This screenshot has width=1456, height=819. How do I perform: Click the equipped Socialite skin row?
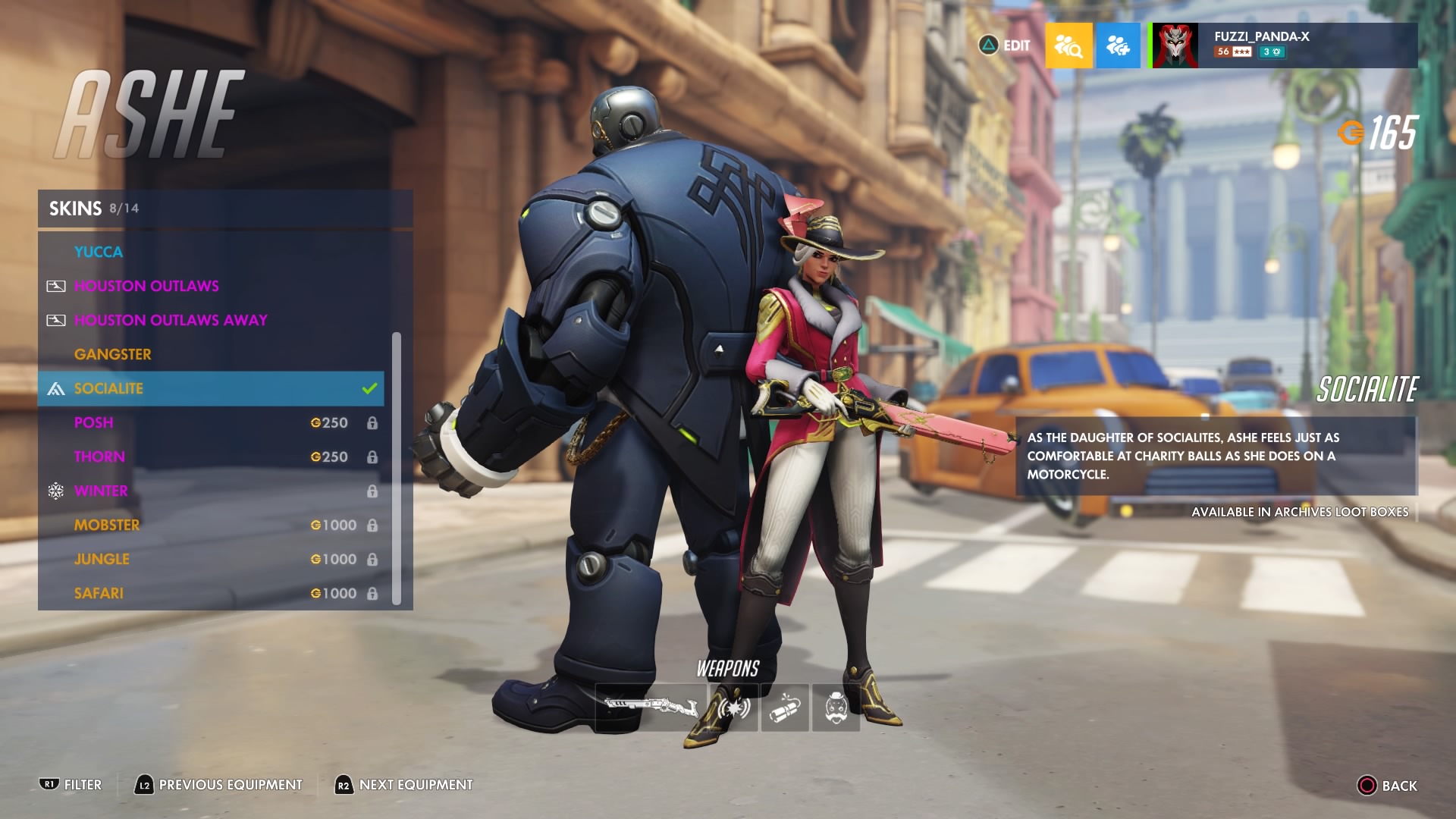(x=211, y=388)
